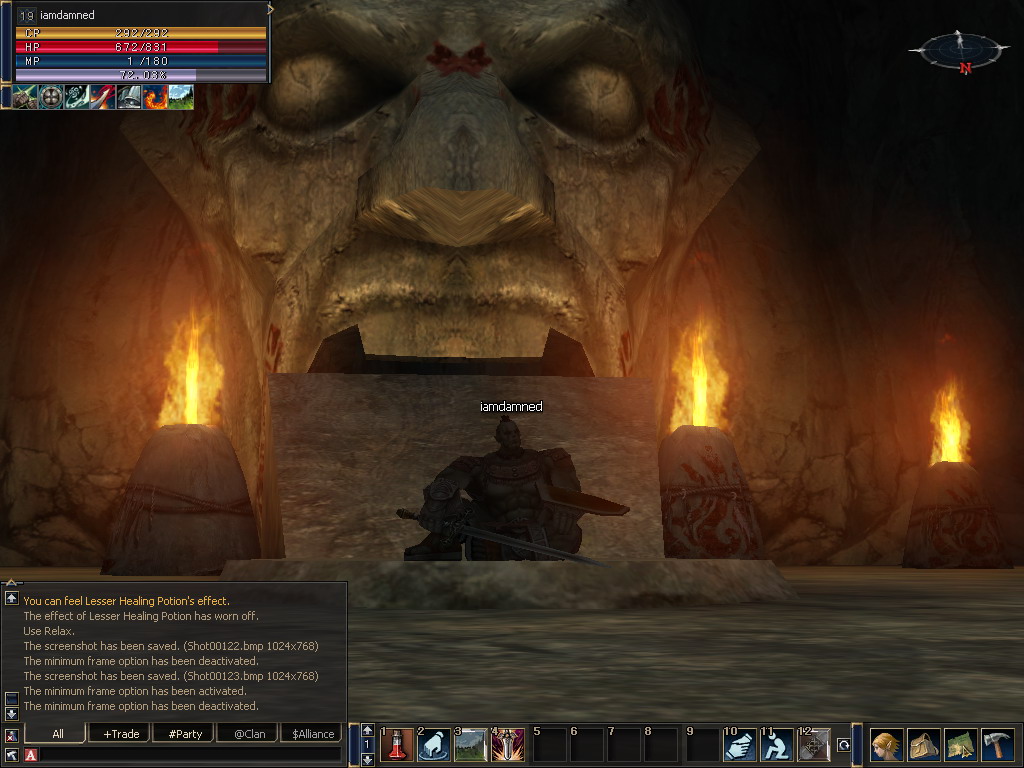This screenshot has height=768, width=1024.
Task: Switch to the +Trade chat tab
Action: [x=121, y=734]
